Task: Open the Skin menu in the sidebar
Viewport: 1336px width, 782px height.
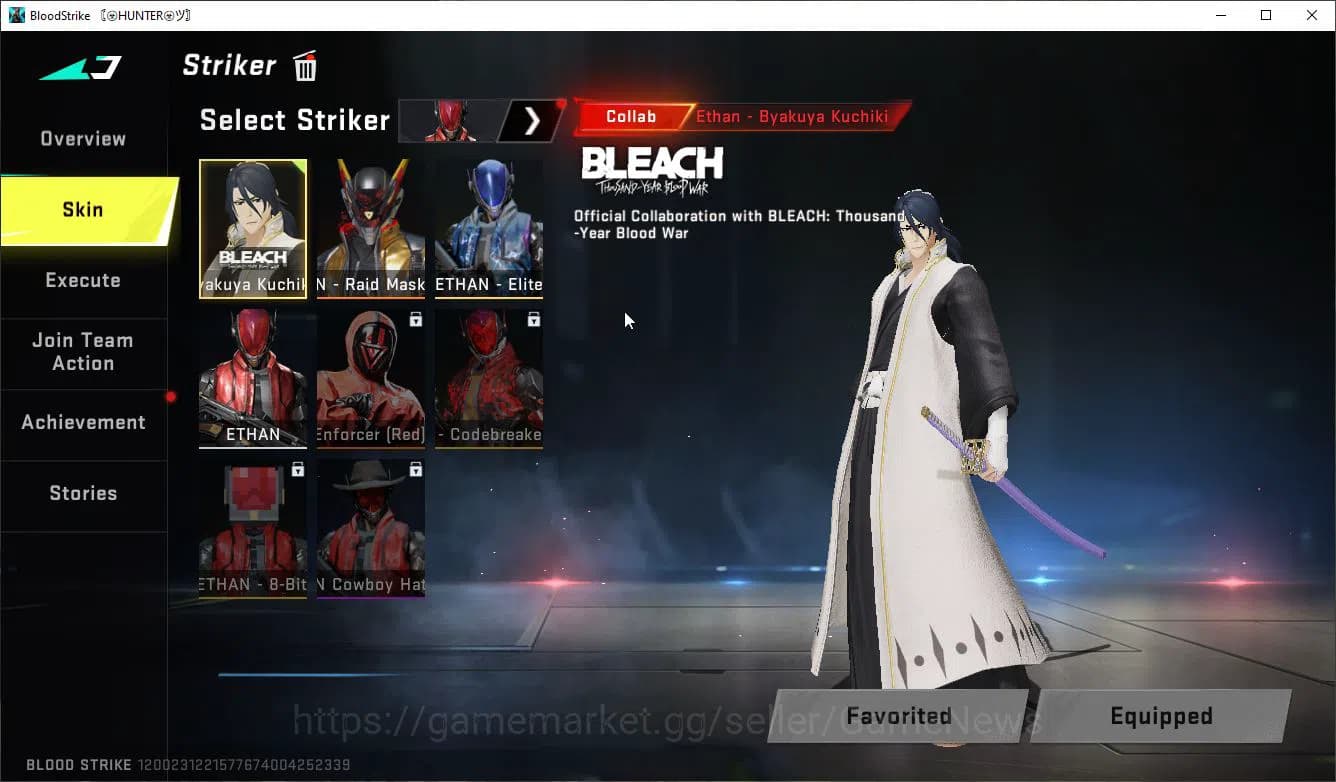Action: point(80,210)
